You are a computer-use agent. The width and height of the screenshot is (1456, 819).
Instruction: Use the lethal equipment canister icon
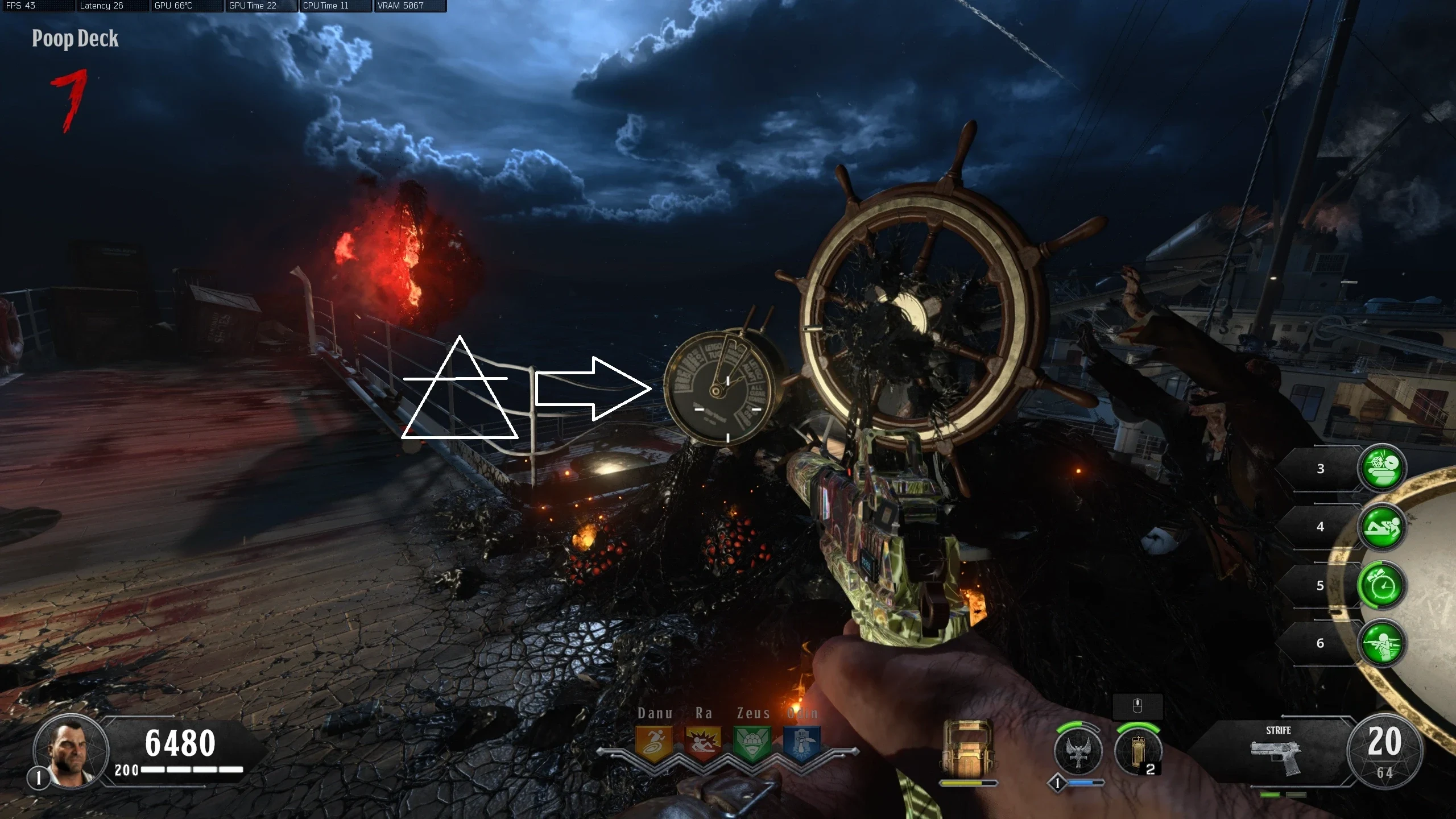coord(1137,751)
